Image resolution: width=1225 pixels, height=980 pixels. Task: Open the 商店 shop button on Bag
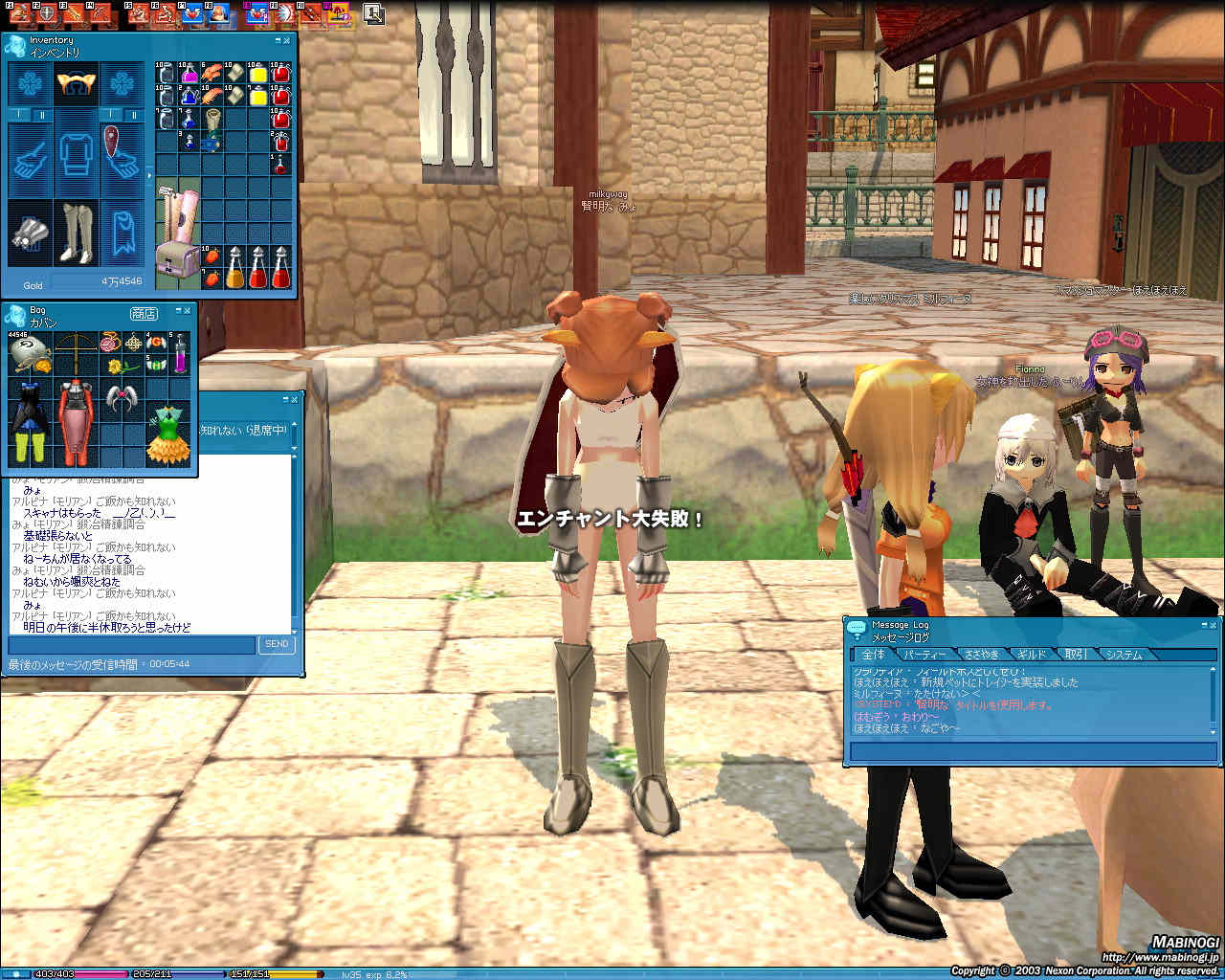click(144, 314)
